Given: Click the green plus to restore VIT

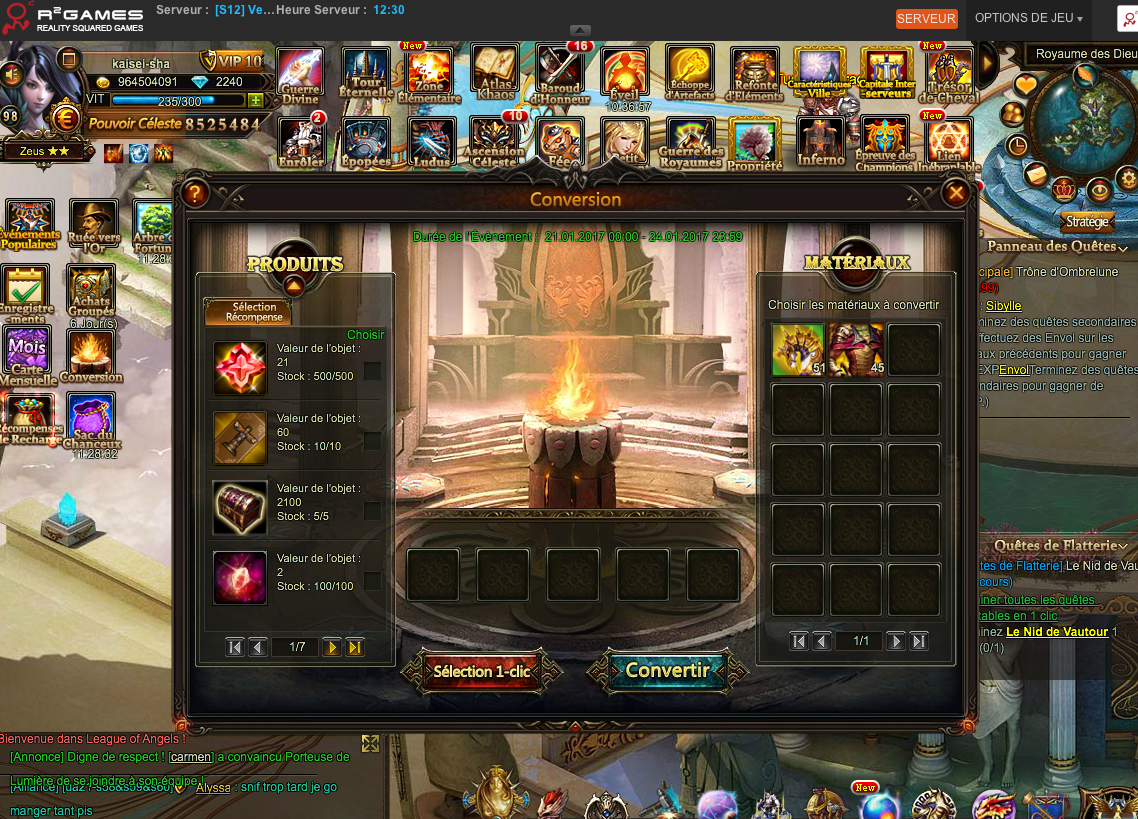Looking at the screenshot, I should [256, 101].
